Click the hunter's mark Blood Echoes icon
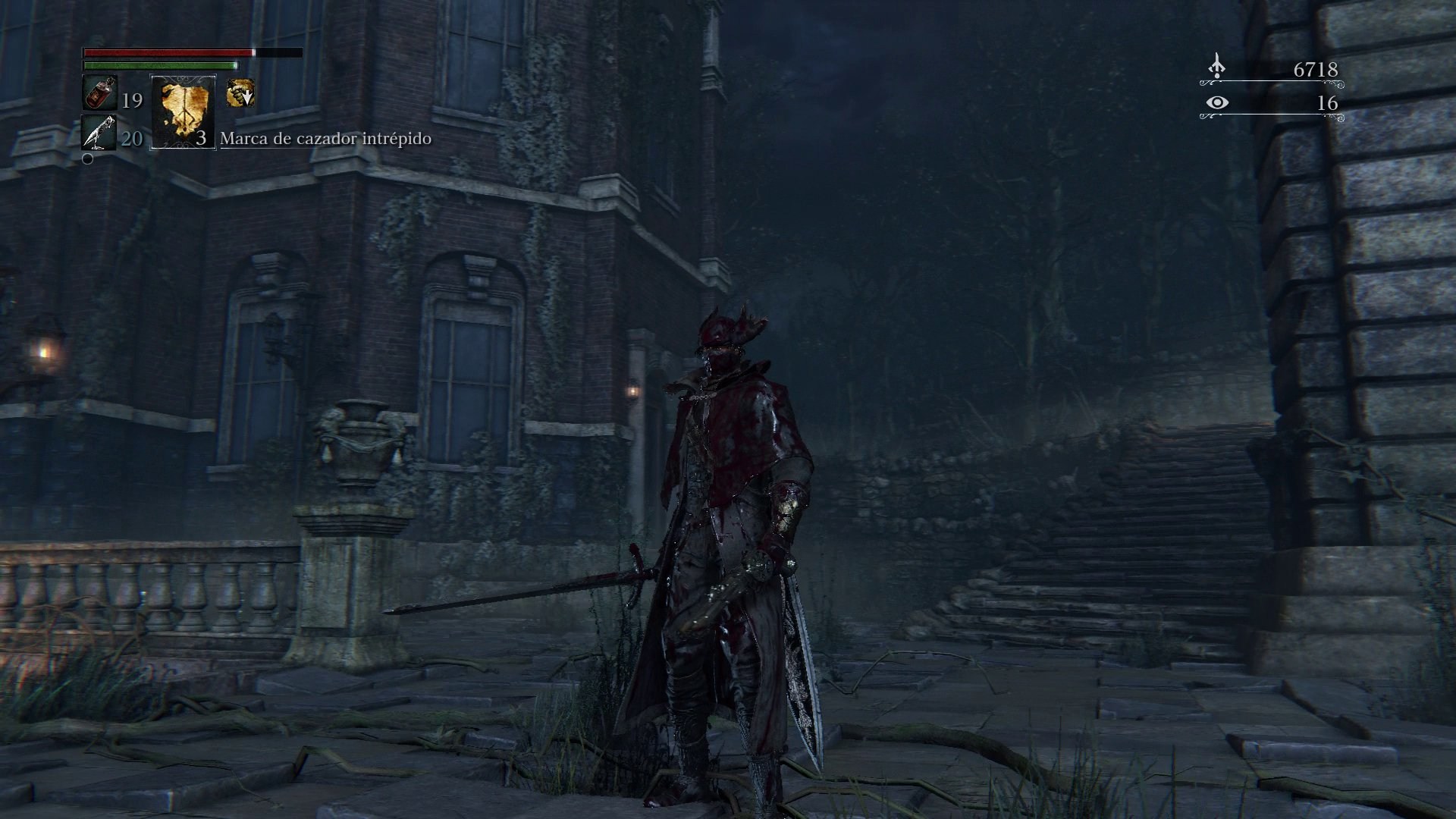 1216,64
